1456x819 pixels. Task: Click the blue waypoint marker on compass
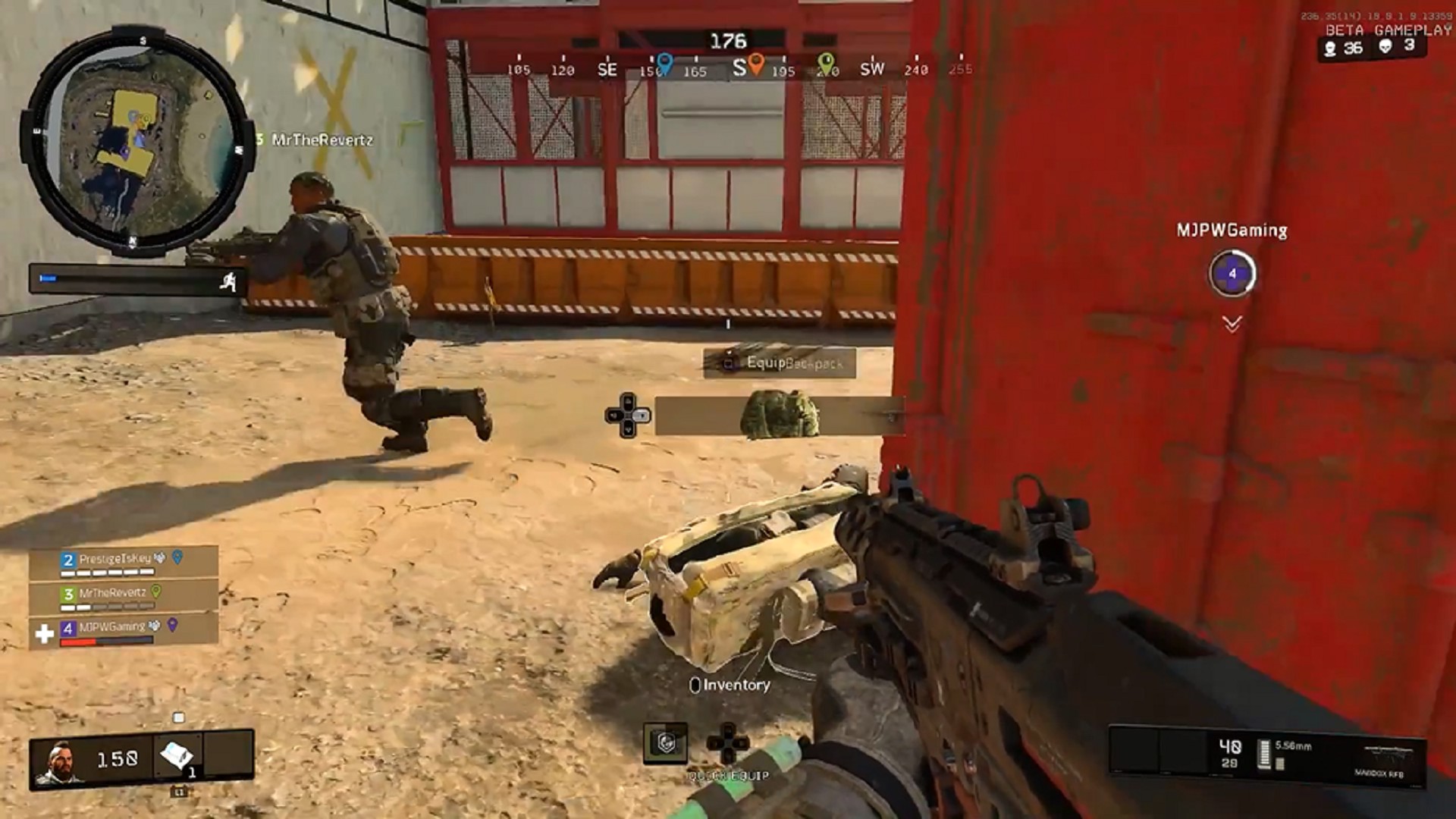[664, 63]
